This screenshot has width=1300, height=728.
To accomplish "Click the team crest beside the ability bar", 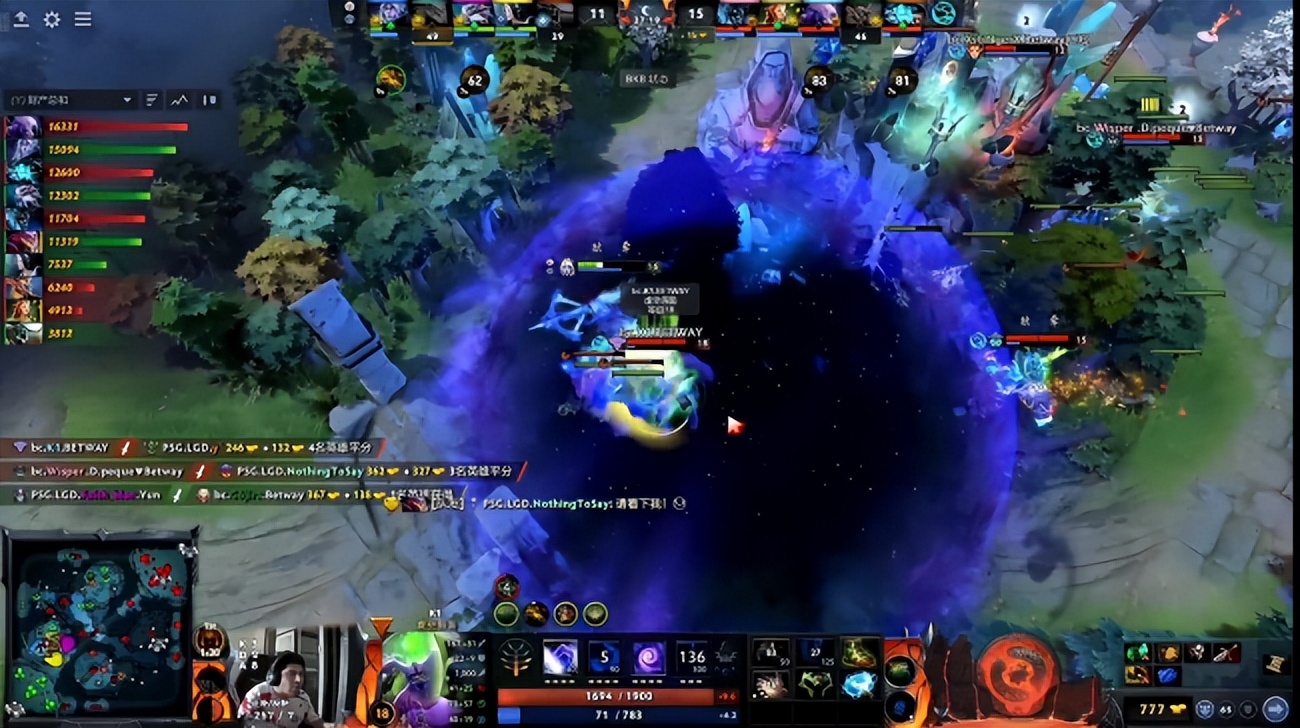I will click(x=516, y=655).
